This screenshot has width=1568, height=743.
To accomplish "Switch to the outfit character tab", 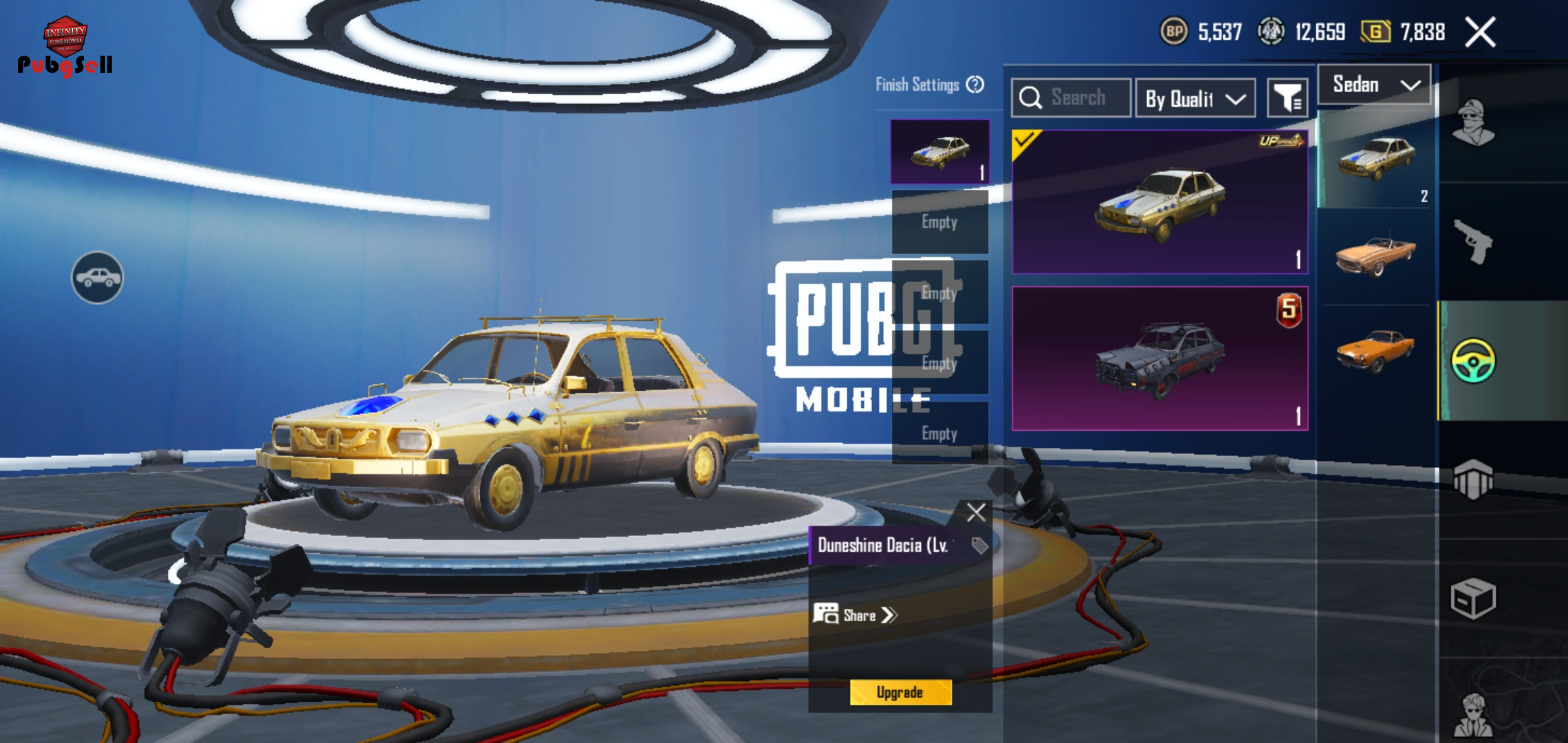I will tap(1472, 123).
